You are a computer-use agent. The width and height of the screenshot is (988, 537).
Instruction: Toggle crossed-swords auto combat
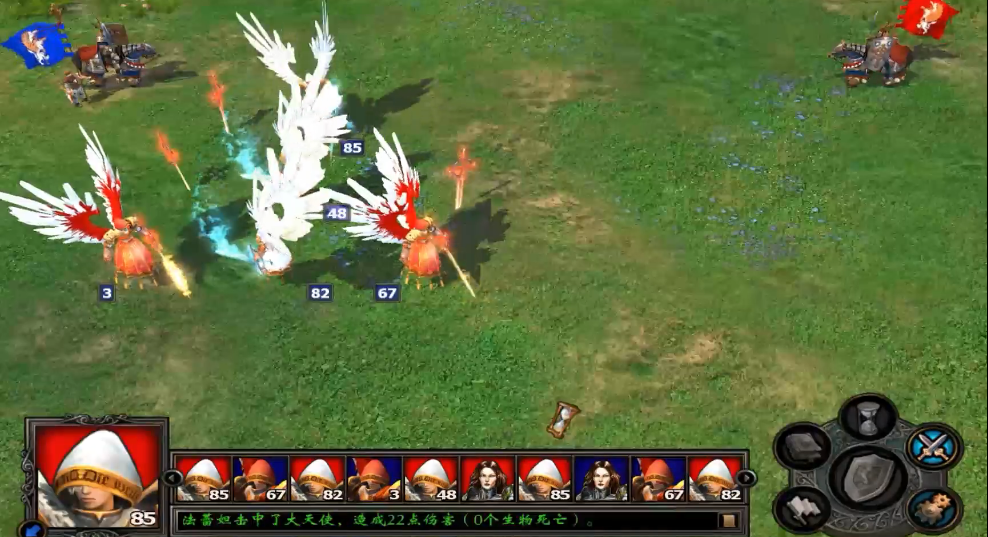pyautogui.click(x=934, y=446)
